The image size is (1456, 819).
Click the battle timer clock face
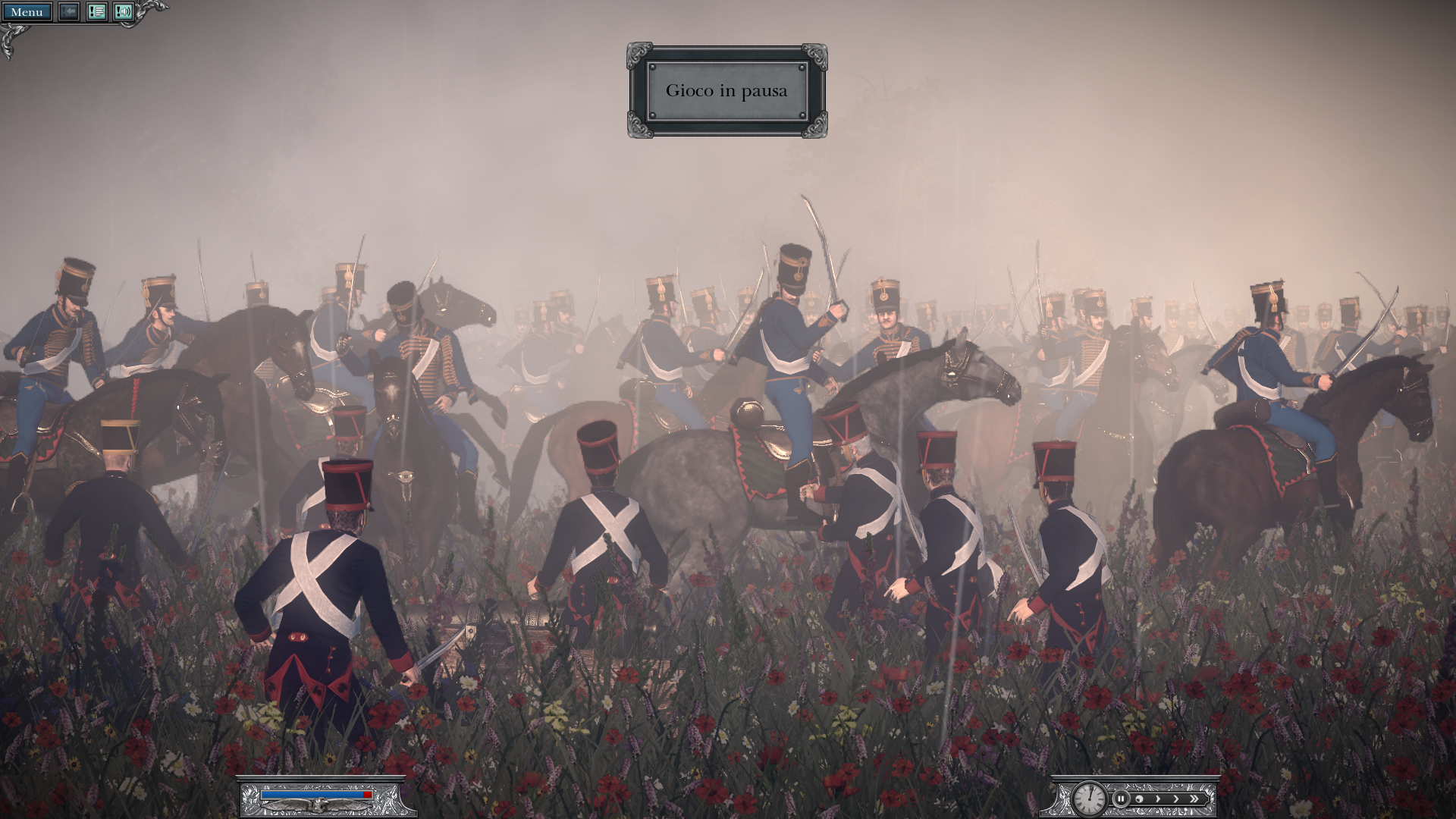1089,798
